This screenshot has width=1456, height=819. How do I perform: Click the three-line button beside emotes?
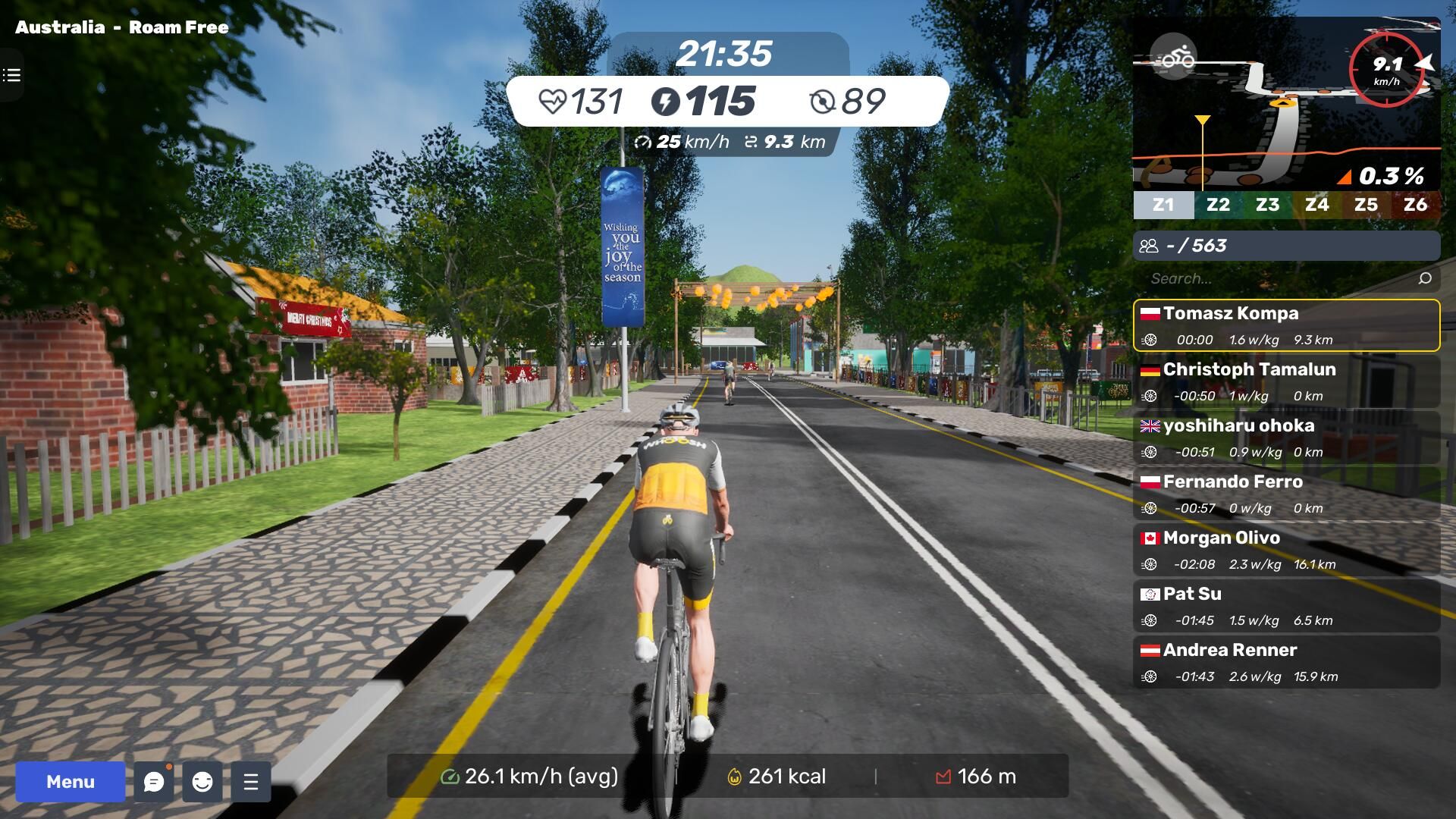click(x=251, y=782)
